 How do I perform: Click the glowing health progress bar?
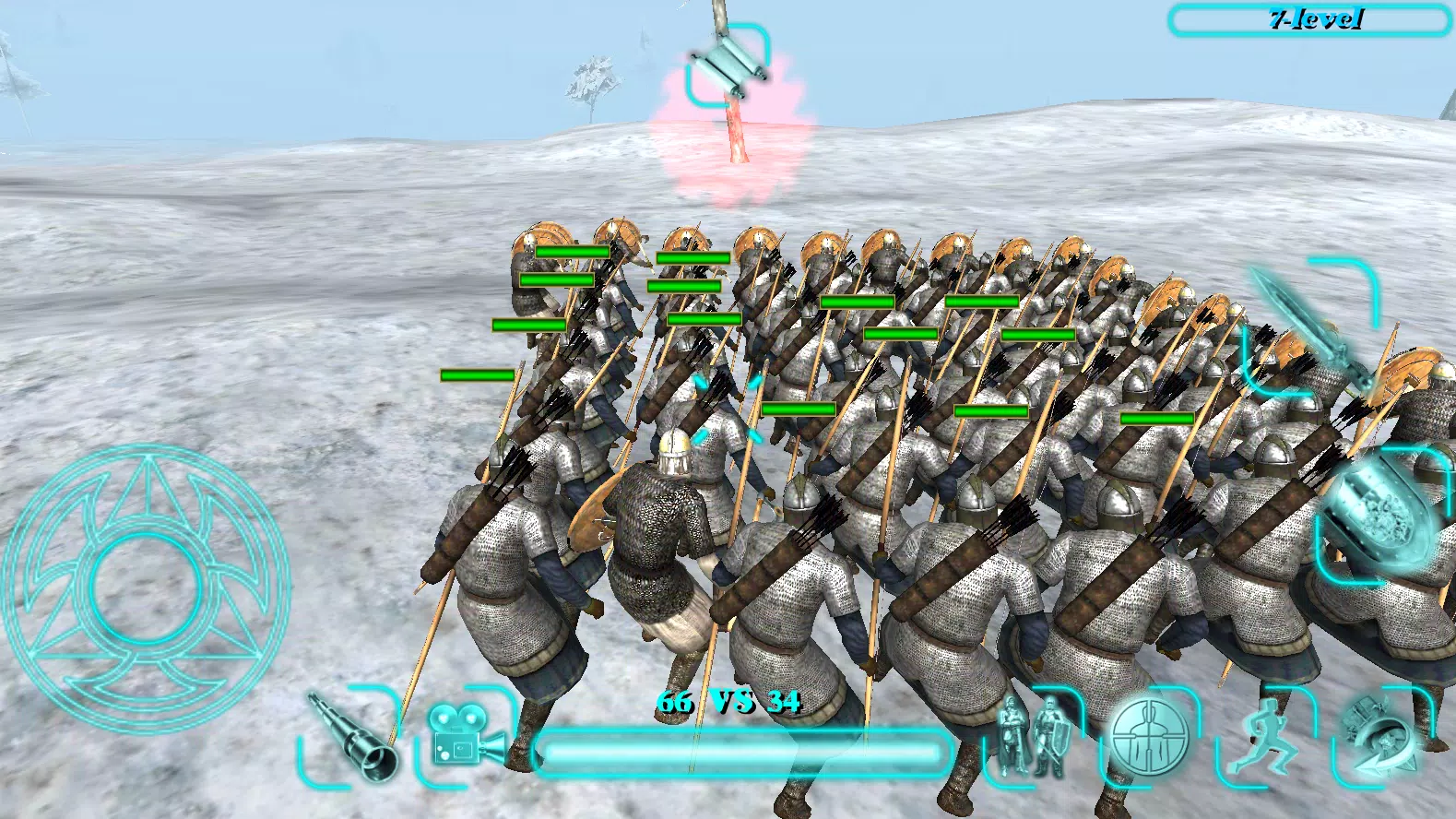(747, 752)
